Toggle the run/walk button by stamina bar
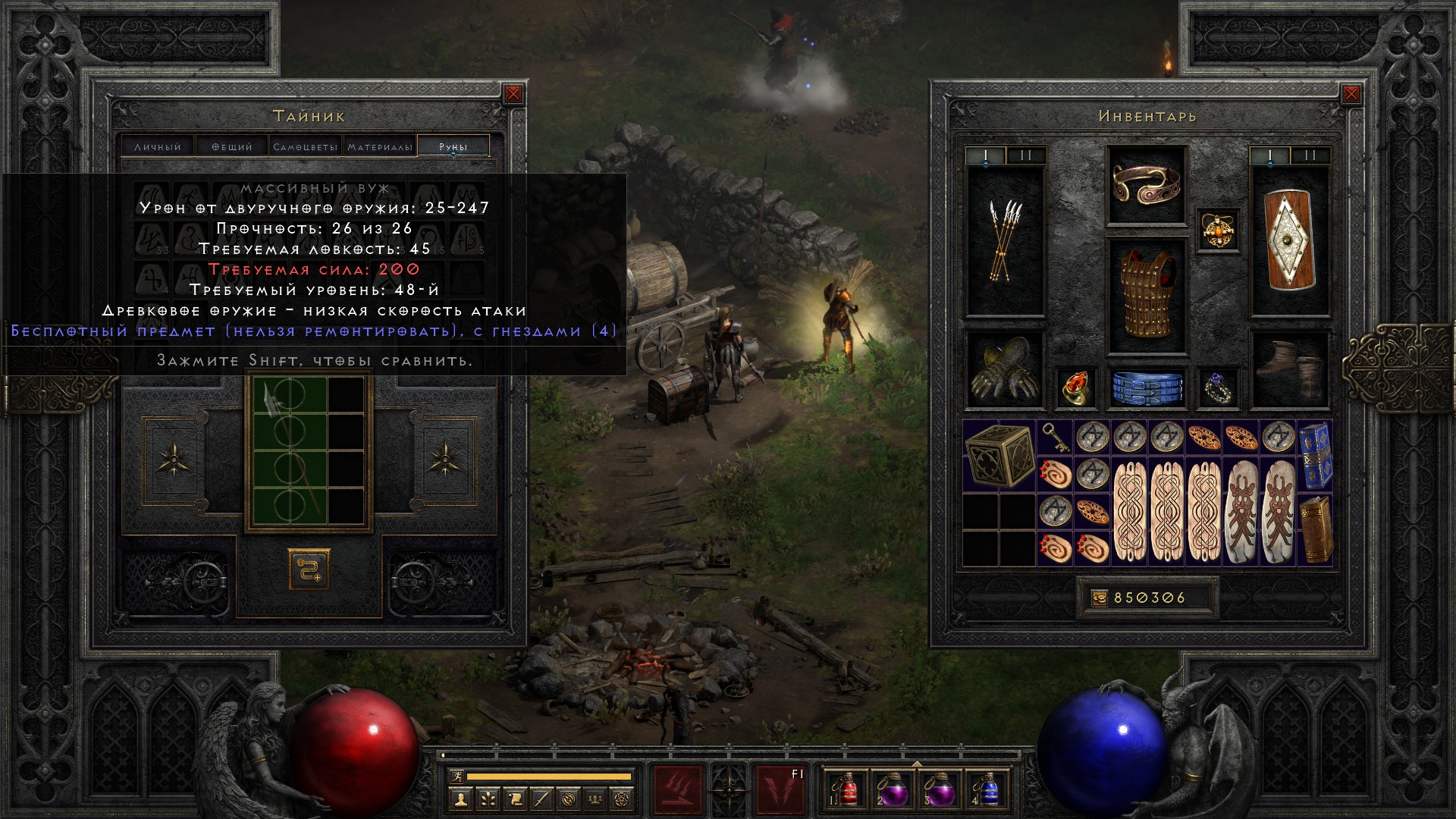 (455, 776)
